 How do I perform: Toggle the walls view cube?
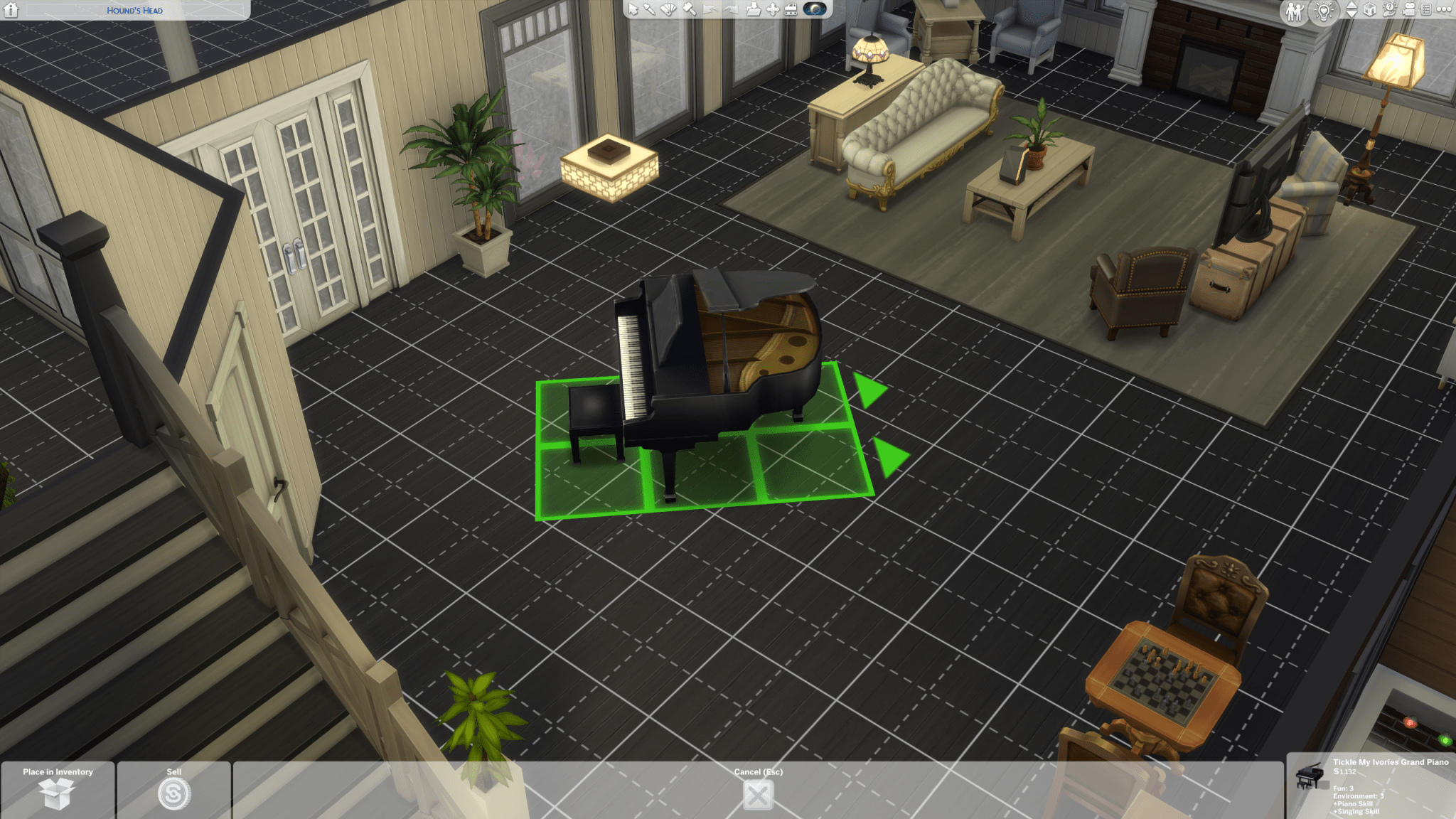tap(1369, 11)
